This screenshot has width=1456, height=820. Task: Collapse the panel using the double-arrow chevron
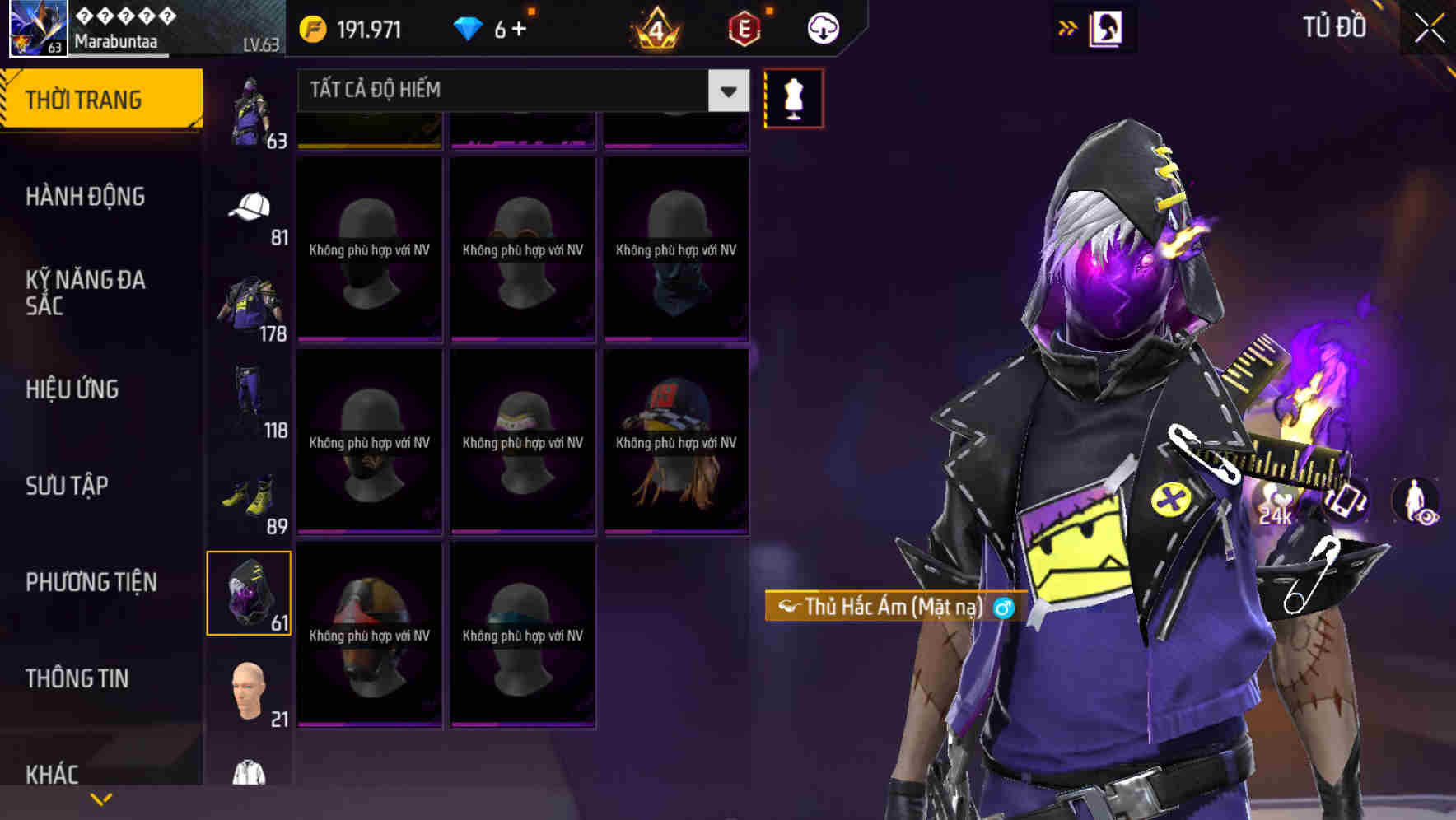tap(1066, 27)
